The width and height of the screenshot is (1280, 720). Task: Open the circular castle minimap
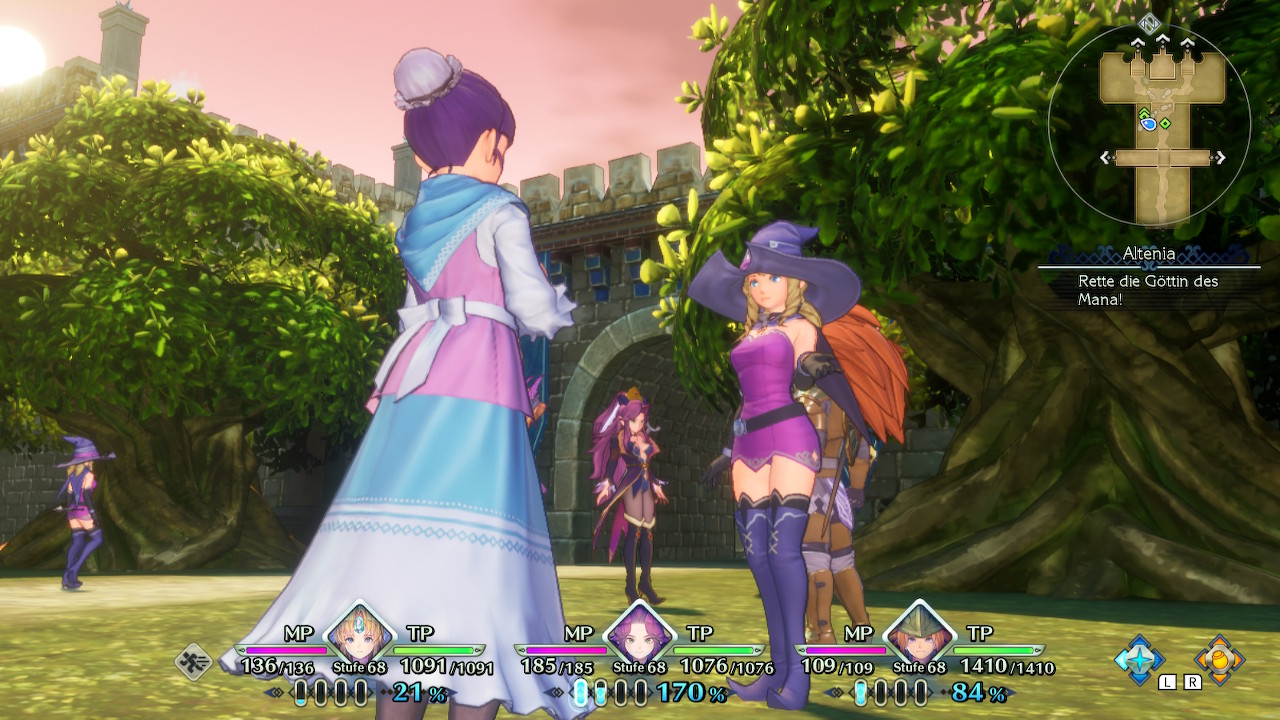coord(1148,124)
